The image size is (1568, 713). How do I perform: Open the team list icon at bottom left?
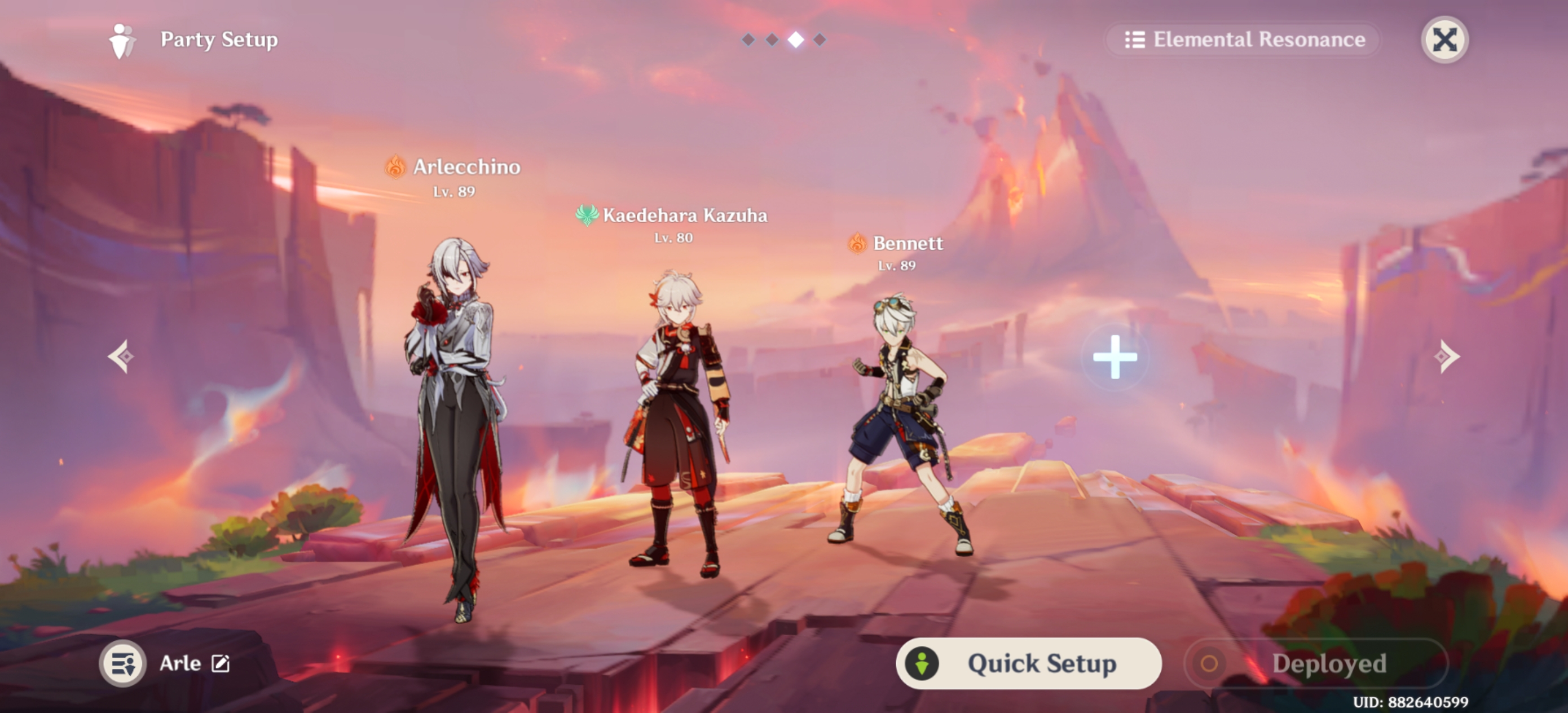point(124,663)
